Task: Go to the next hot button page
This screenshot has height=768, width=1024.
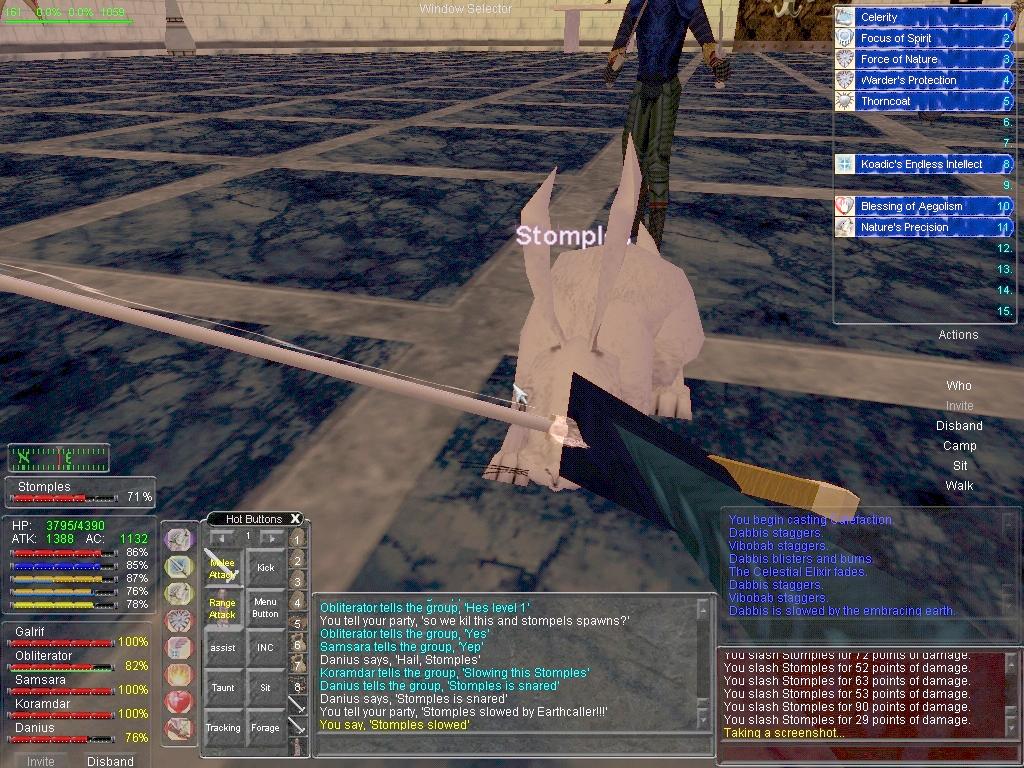Action: coord(271,537)
